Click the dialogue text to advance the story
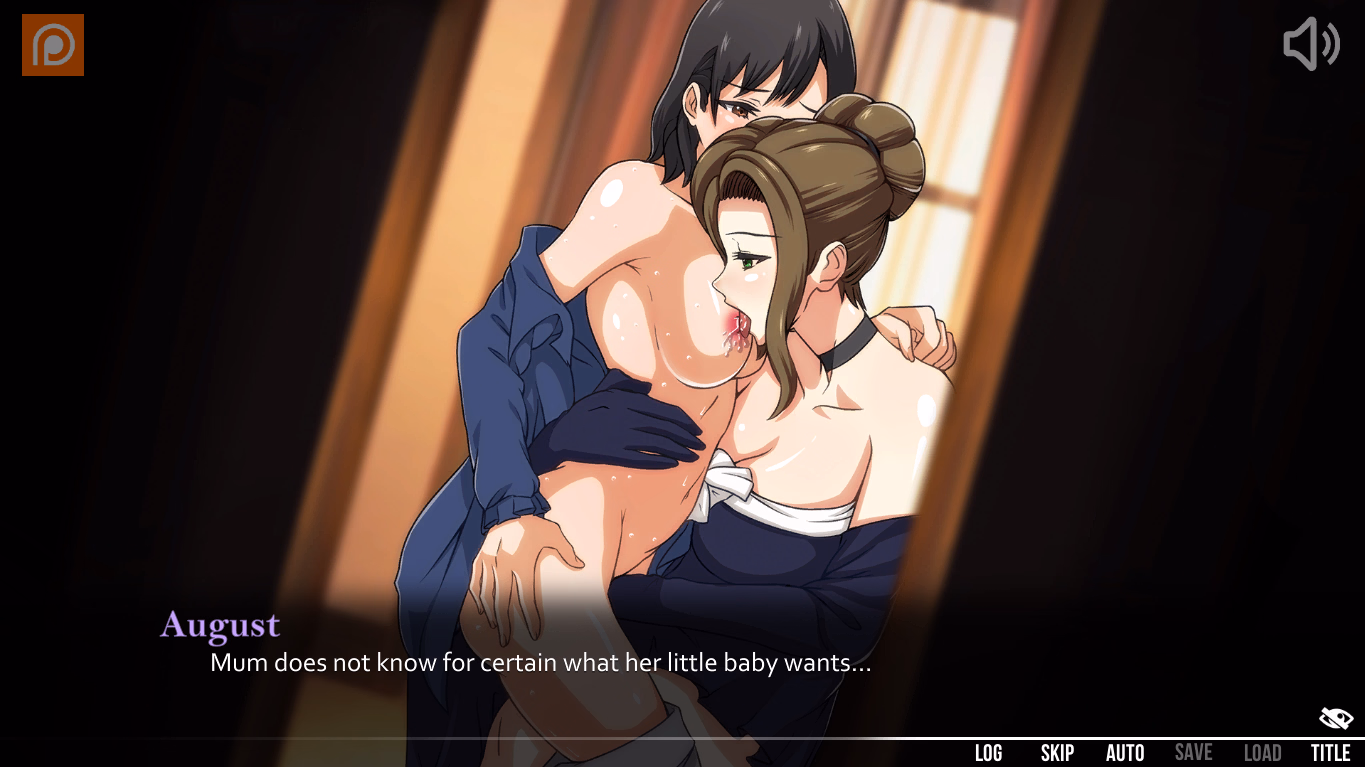This screenshot has height=767, width=1365. [540, 662]
